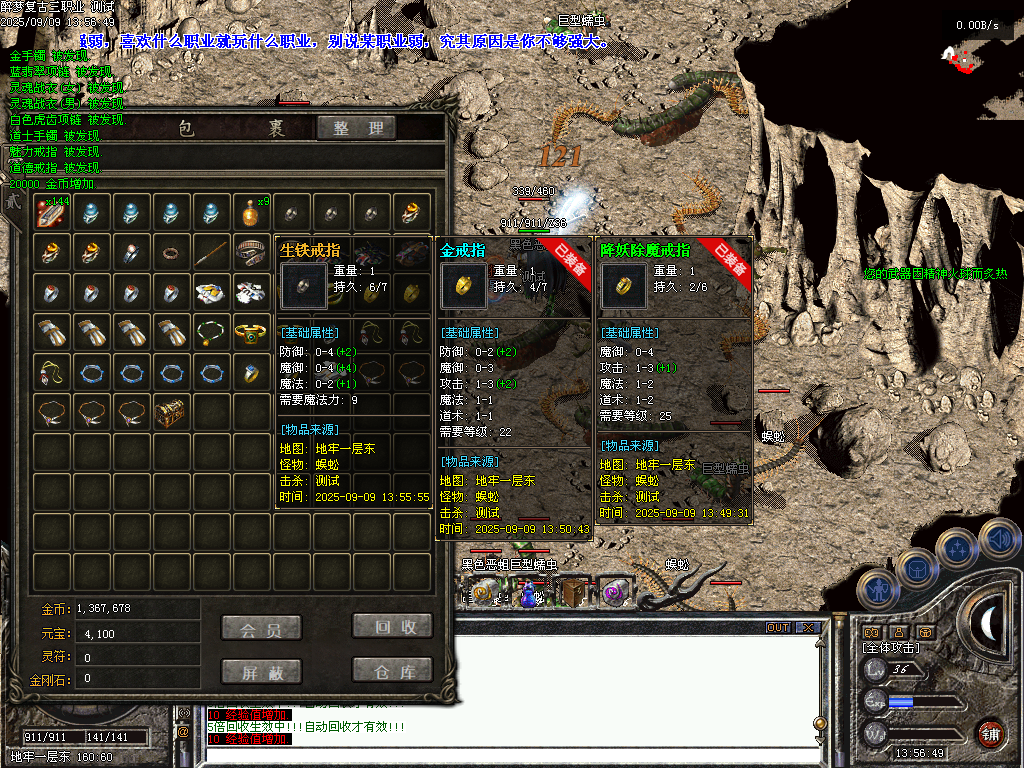This screenshot has height=768, width=1024.
Task: Click the 屏蔽 block button
Action: (260, 670)
